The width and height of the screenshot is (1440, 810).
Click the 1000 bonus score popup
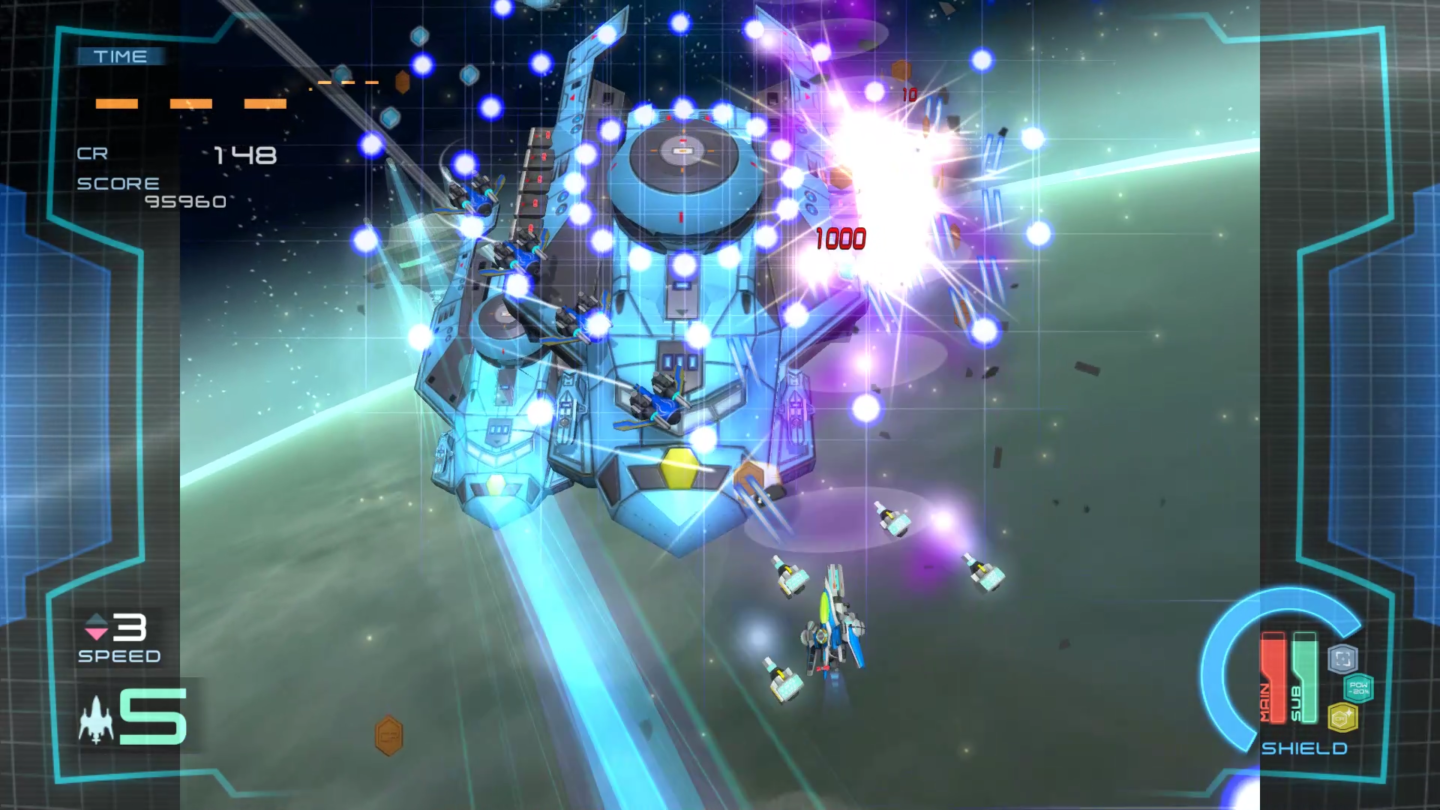coord(843,240)
